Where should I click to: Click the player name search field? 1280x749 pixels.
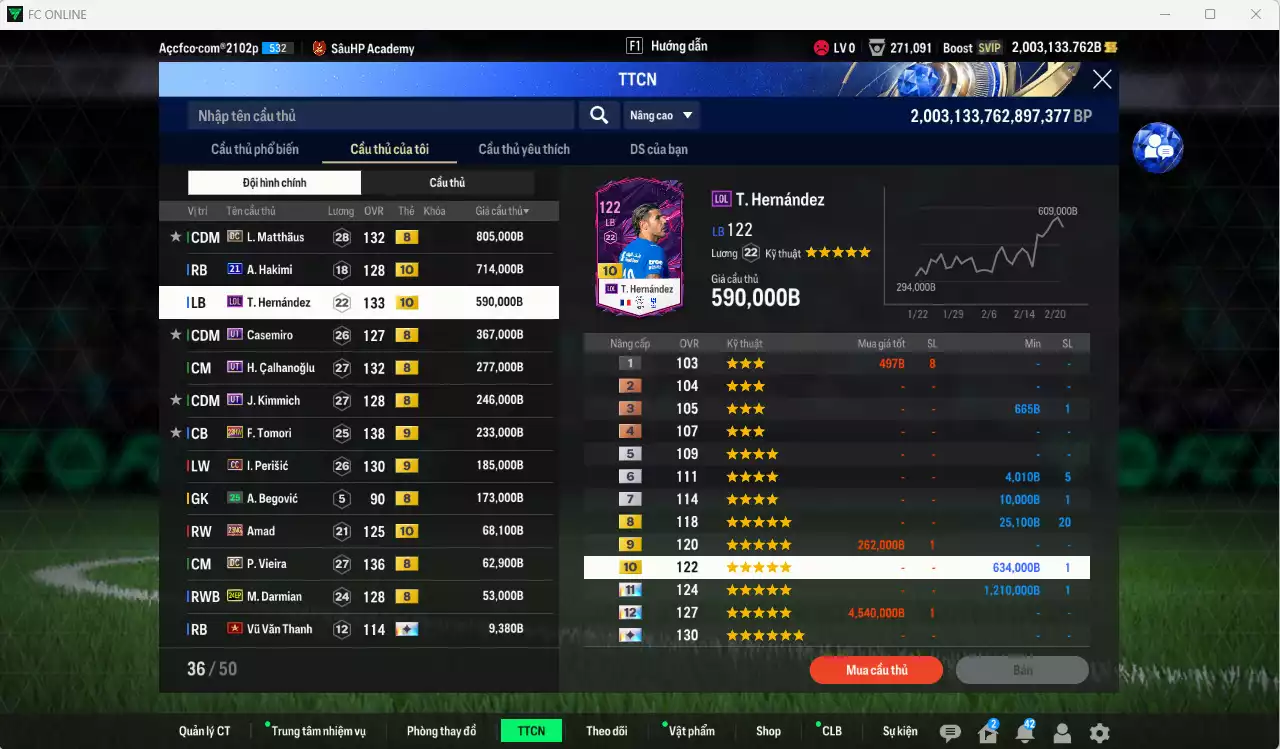380,116
